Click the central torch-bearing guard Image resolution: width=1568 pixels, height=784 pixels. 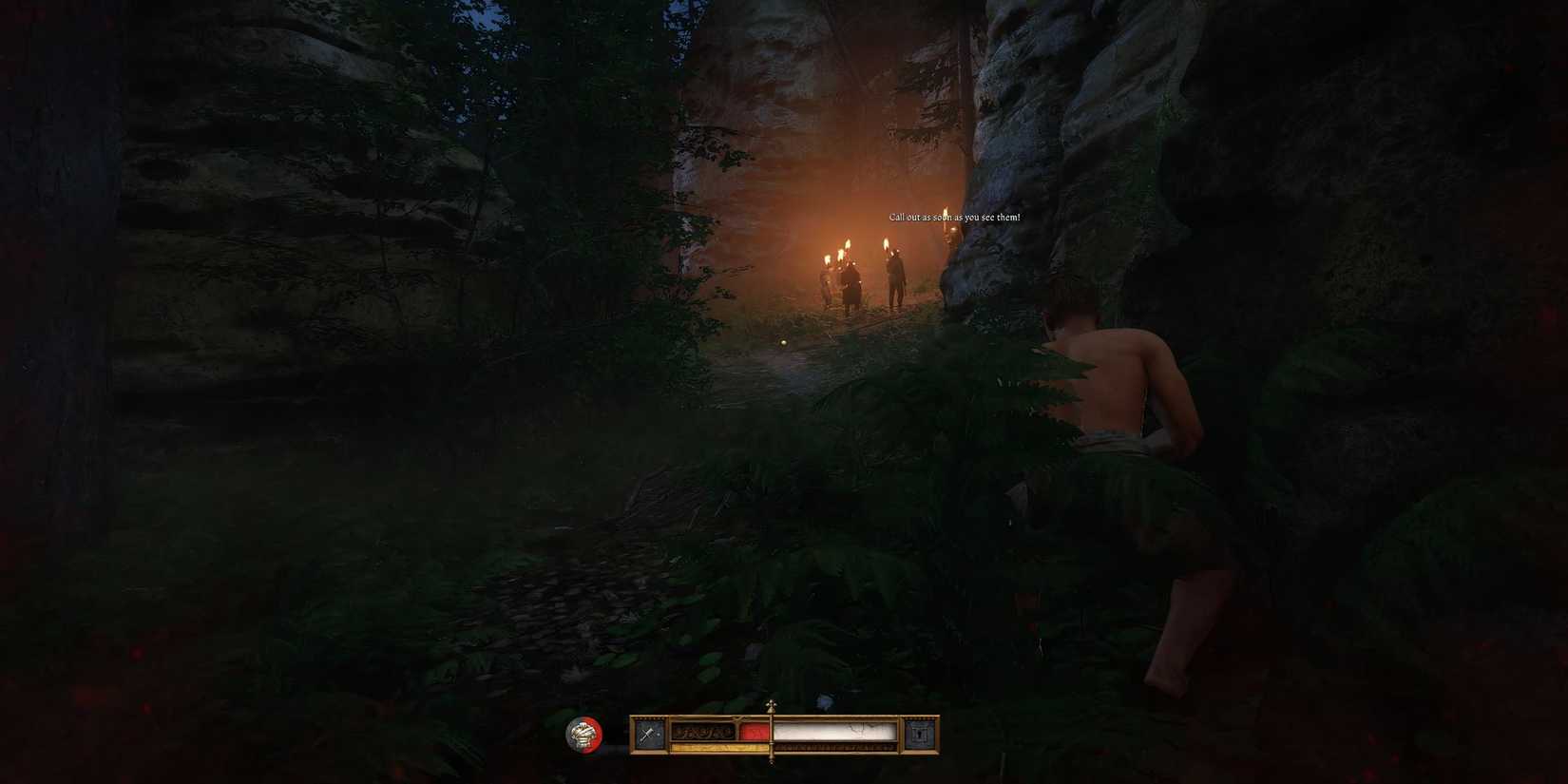(851, 285)
